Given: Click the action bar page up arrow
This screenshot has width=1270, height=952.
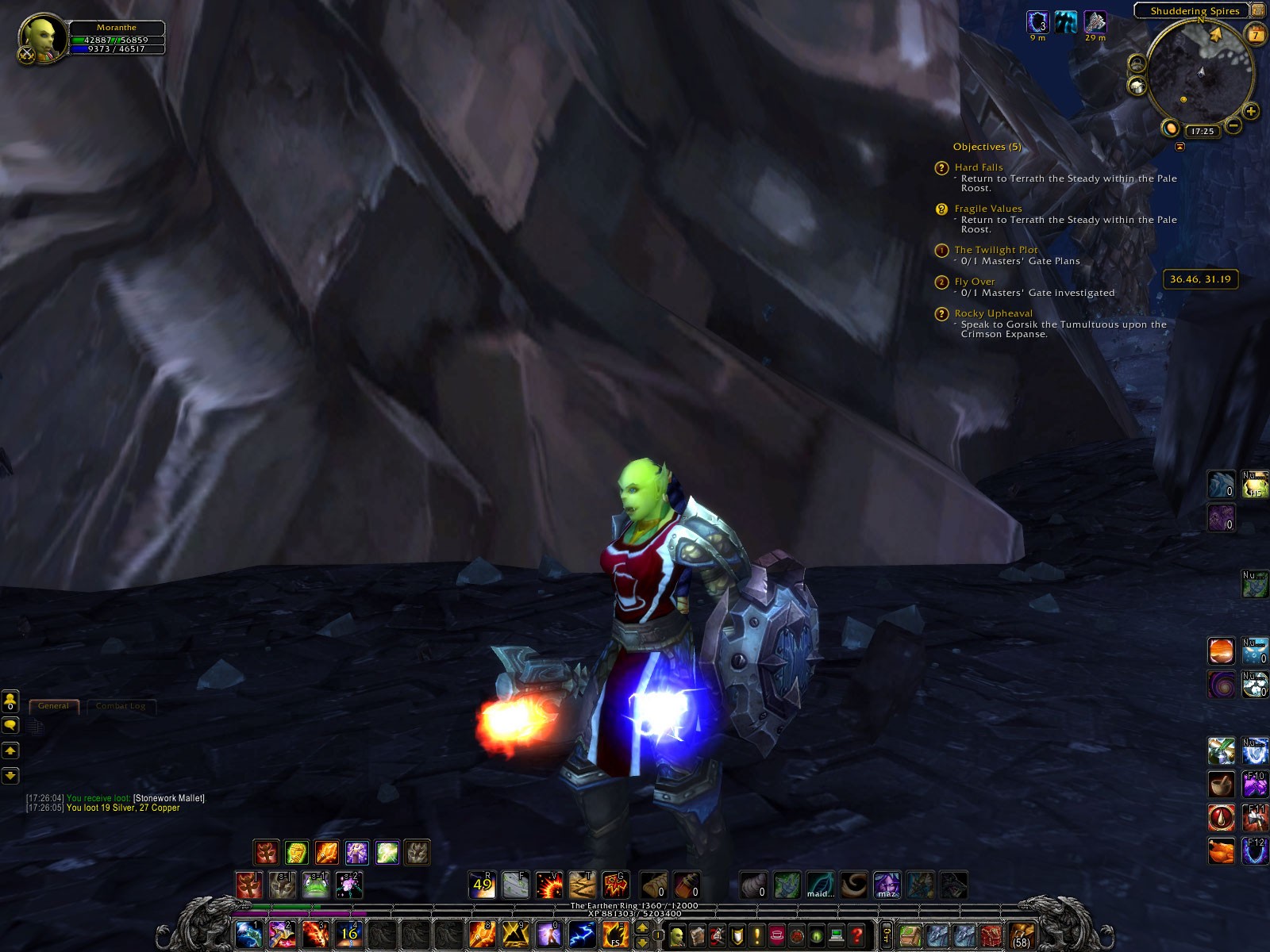Looking at the screenshot, I should [x=642, y=928].
